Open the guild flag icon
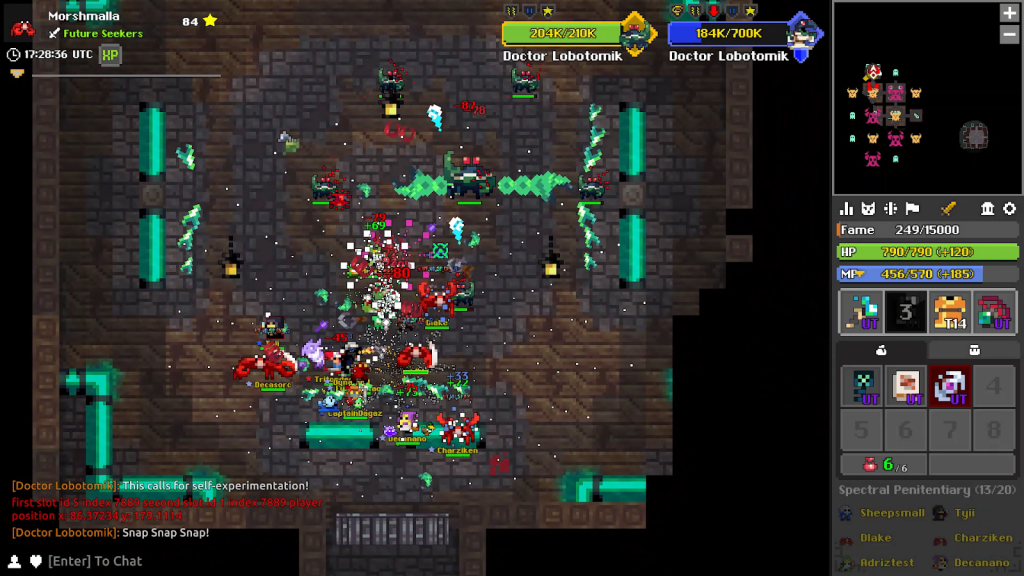This screenshot has height=576, width=1024. click(x=912, y=209)
